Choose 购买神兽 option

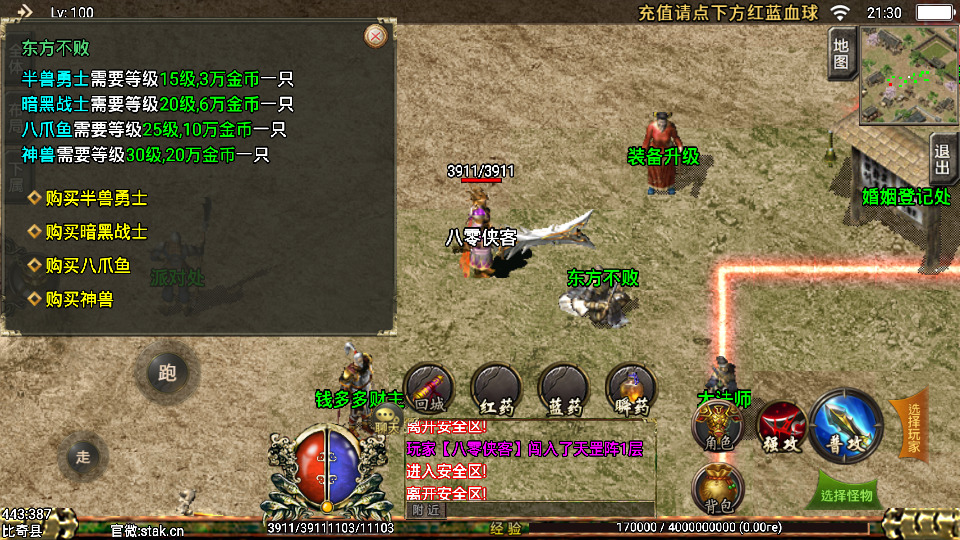pos(79,299)
